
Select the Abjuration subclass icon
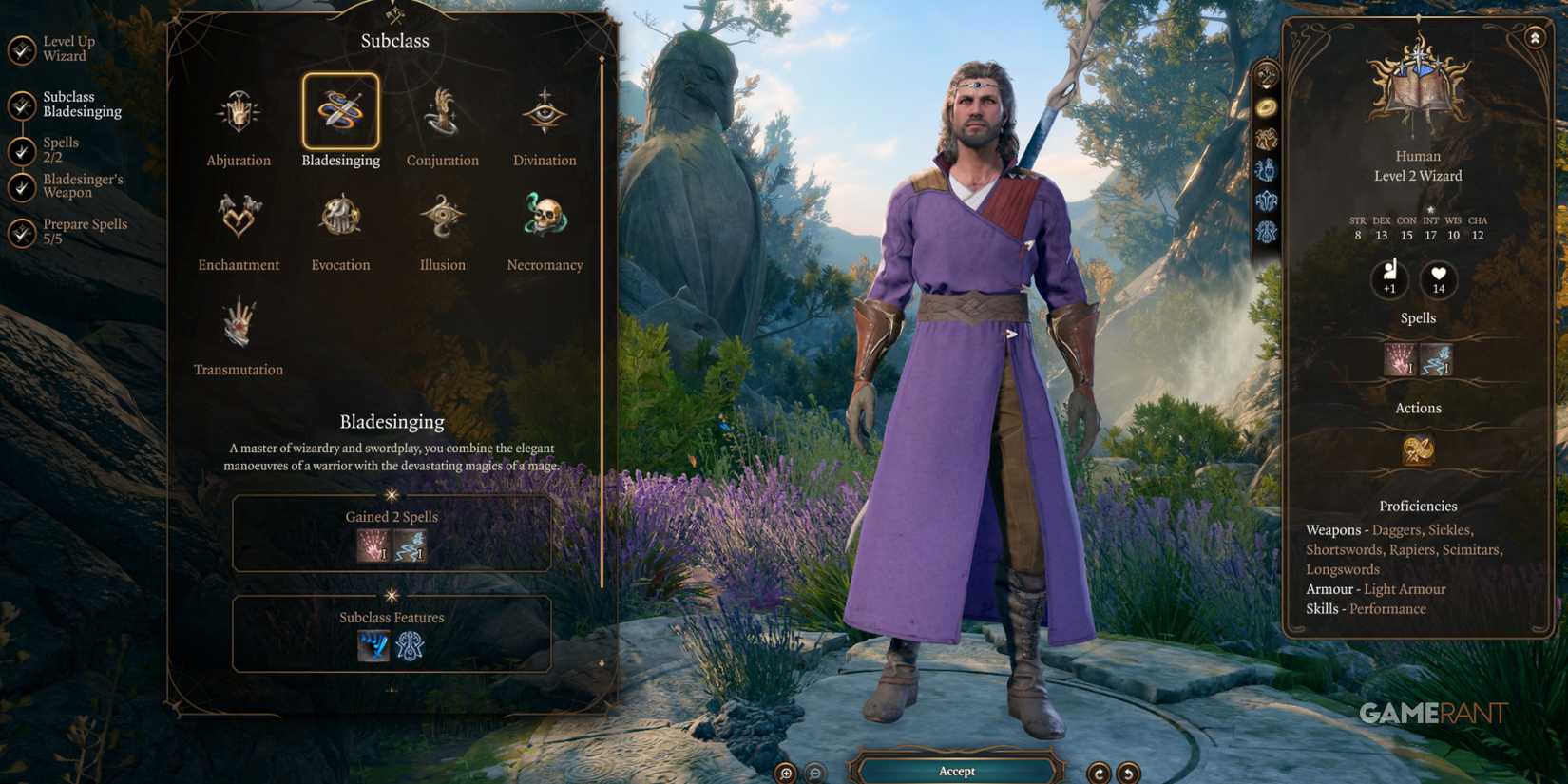point(238,109)
